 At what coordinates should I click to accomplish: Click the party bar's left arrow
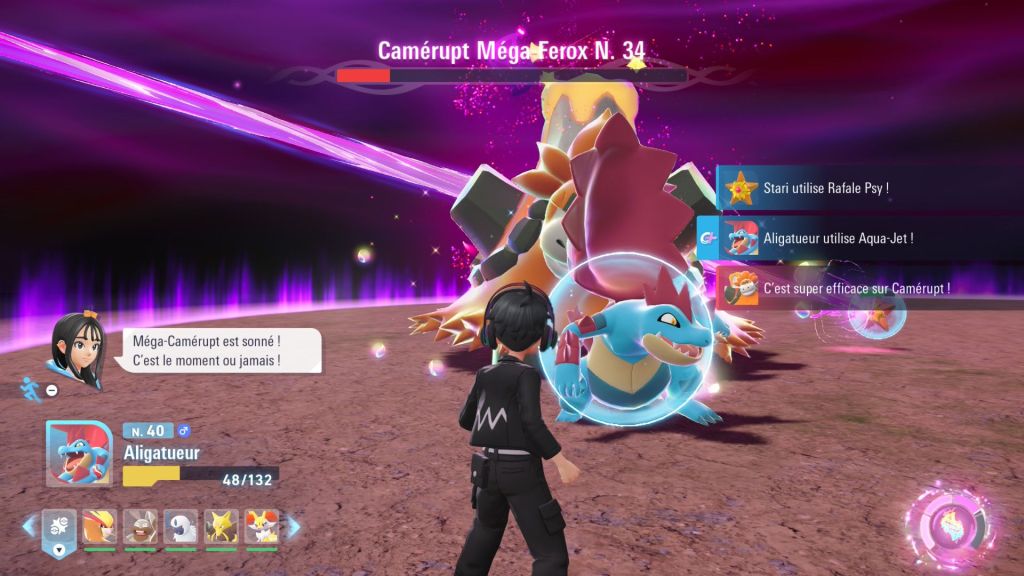pyautogui.click(x=29, y=526)
